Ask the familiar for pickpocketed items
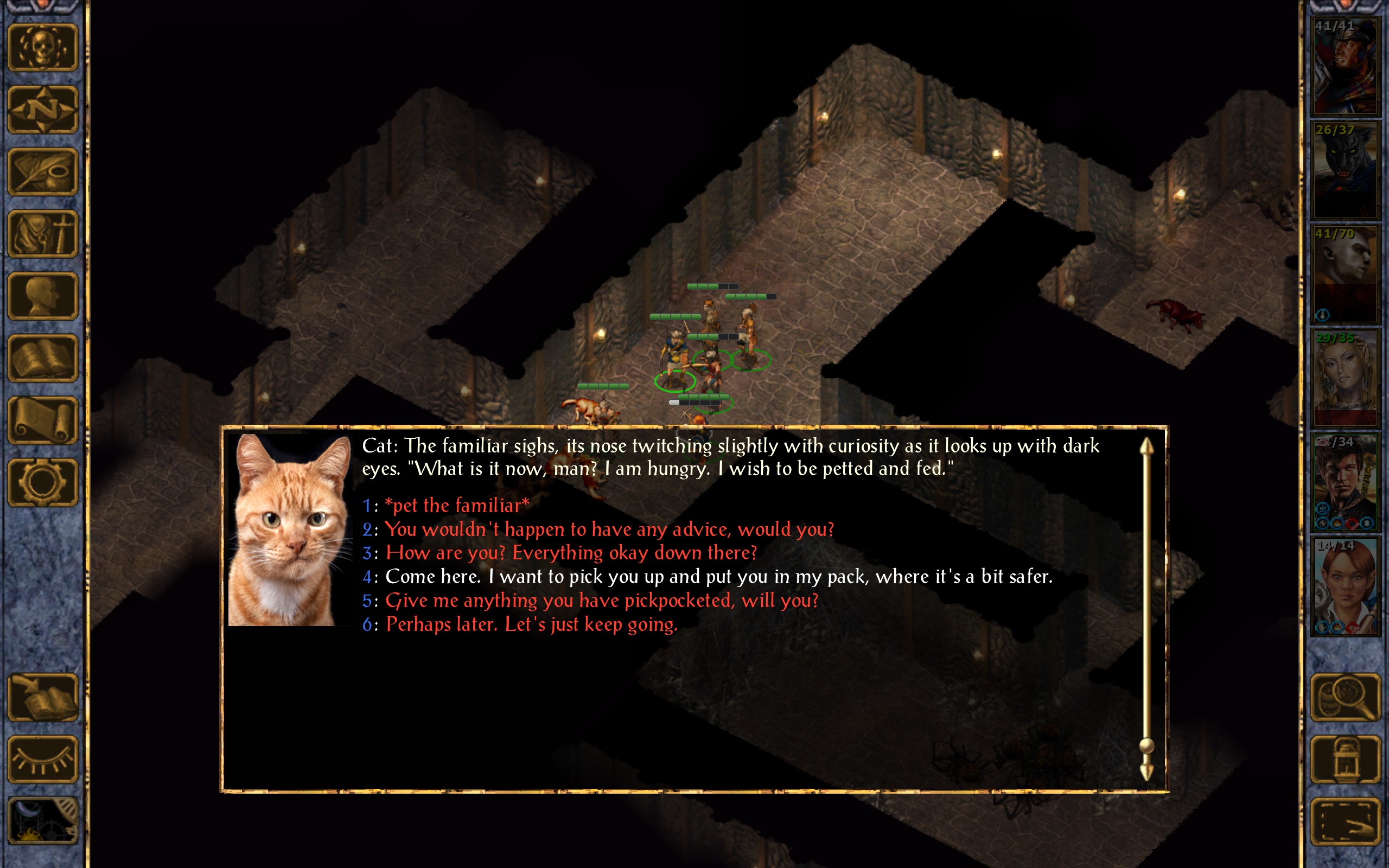The width and height of the screenshot is (1389, 868). point(601,601)
